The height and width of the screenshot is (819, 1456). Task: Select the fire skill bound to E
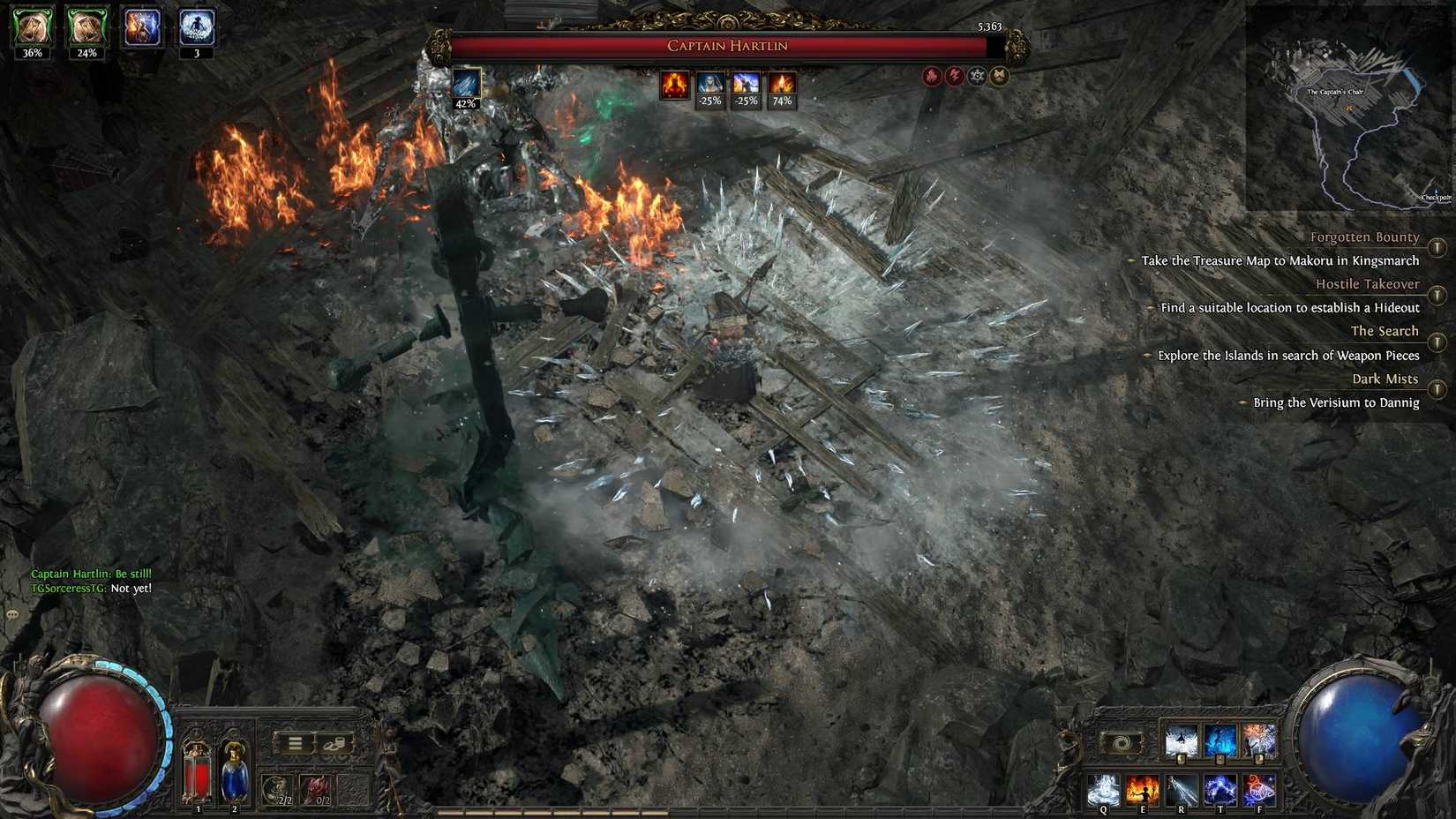1144,788
